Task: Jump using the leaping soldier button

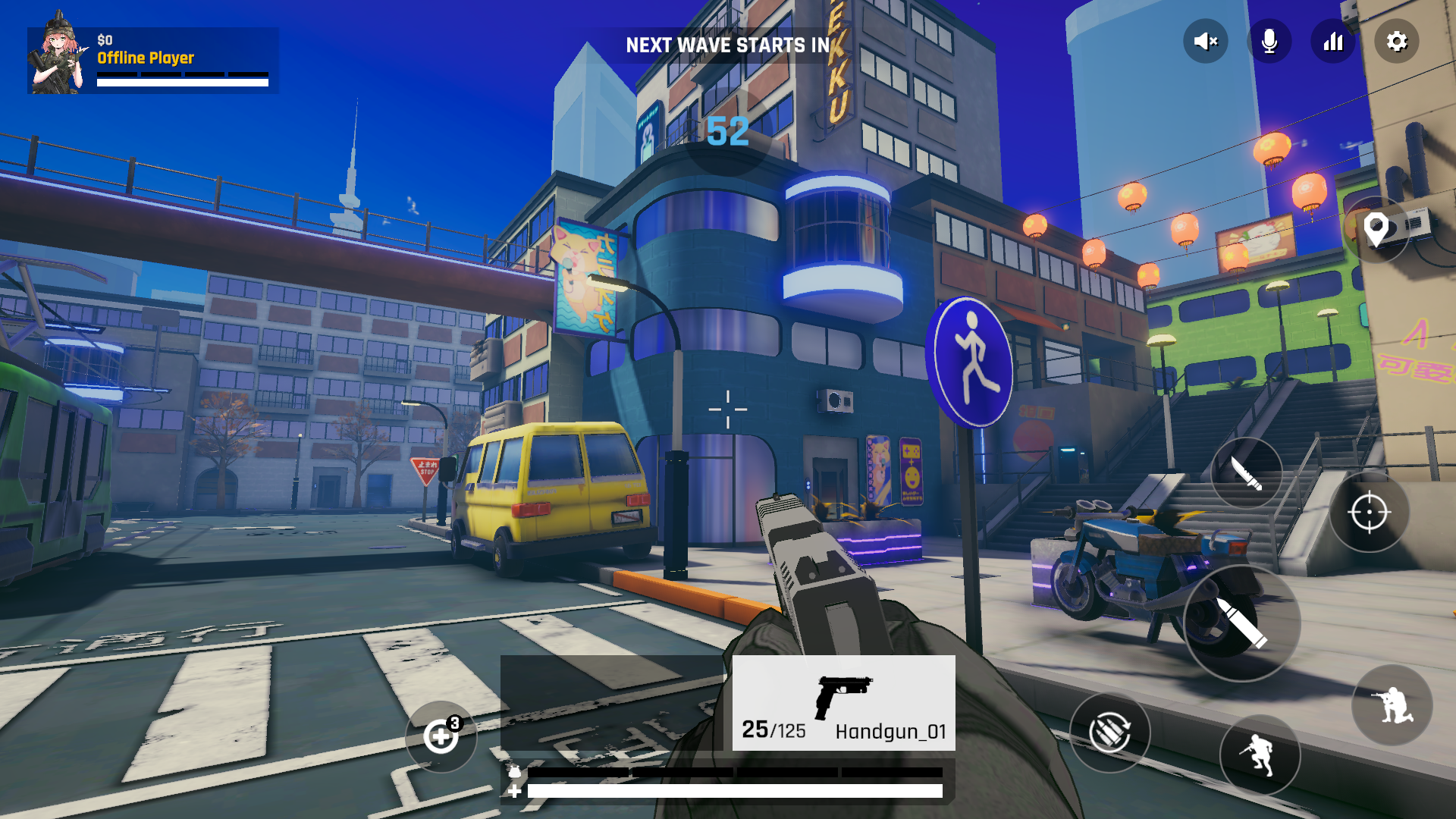Action: pos(1260,755)
